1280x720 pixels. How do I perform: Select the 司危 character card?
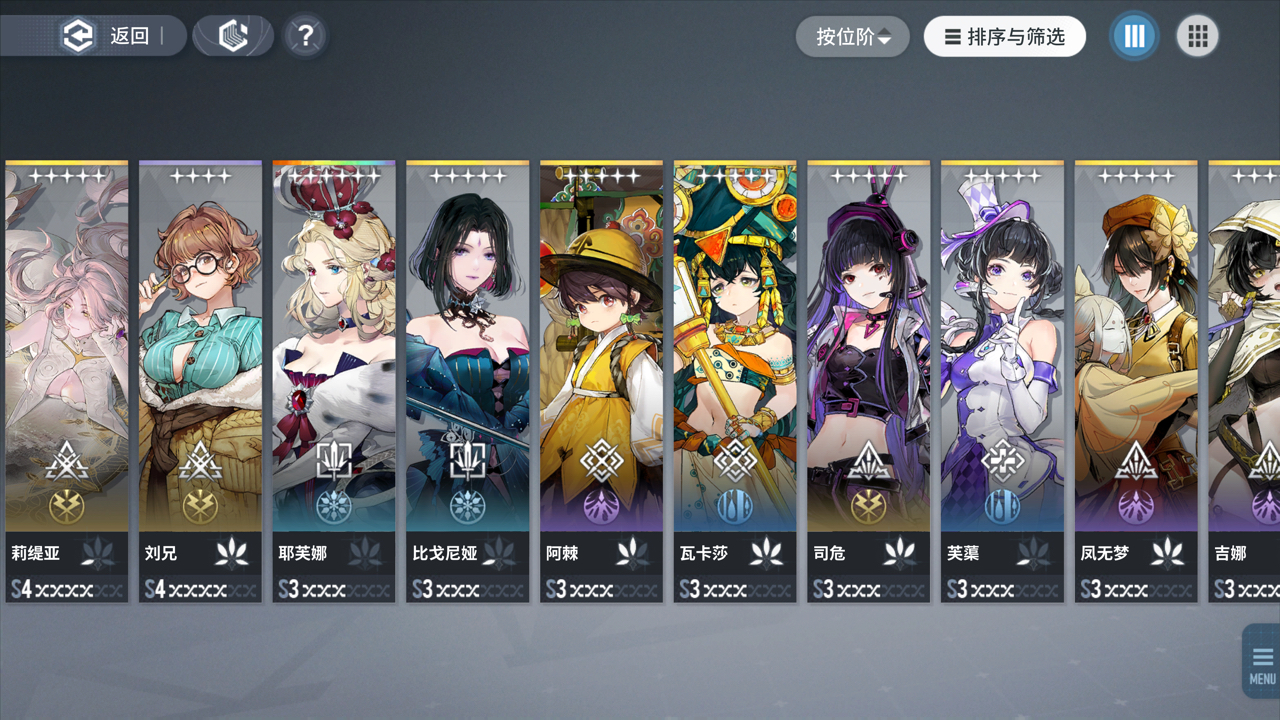click(869, 380)
